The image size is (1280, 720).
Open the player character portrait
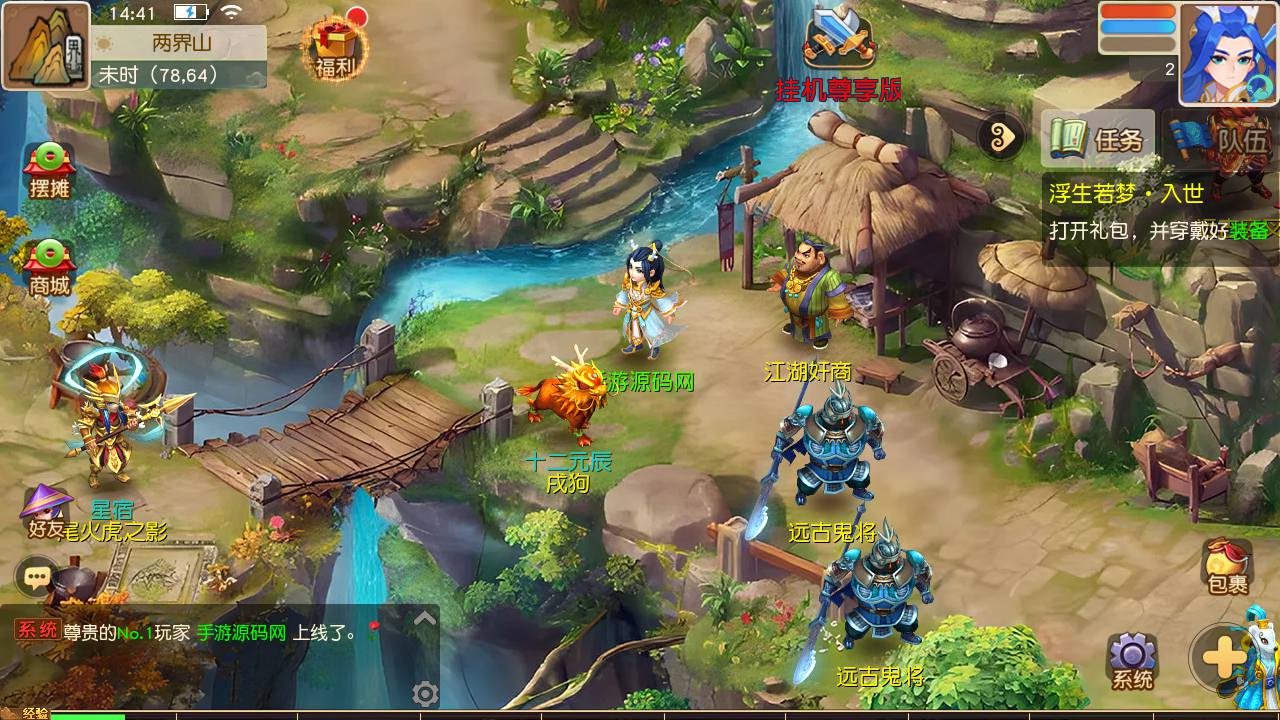tap(1228, 52)
